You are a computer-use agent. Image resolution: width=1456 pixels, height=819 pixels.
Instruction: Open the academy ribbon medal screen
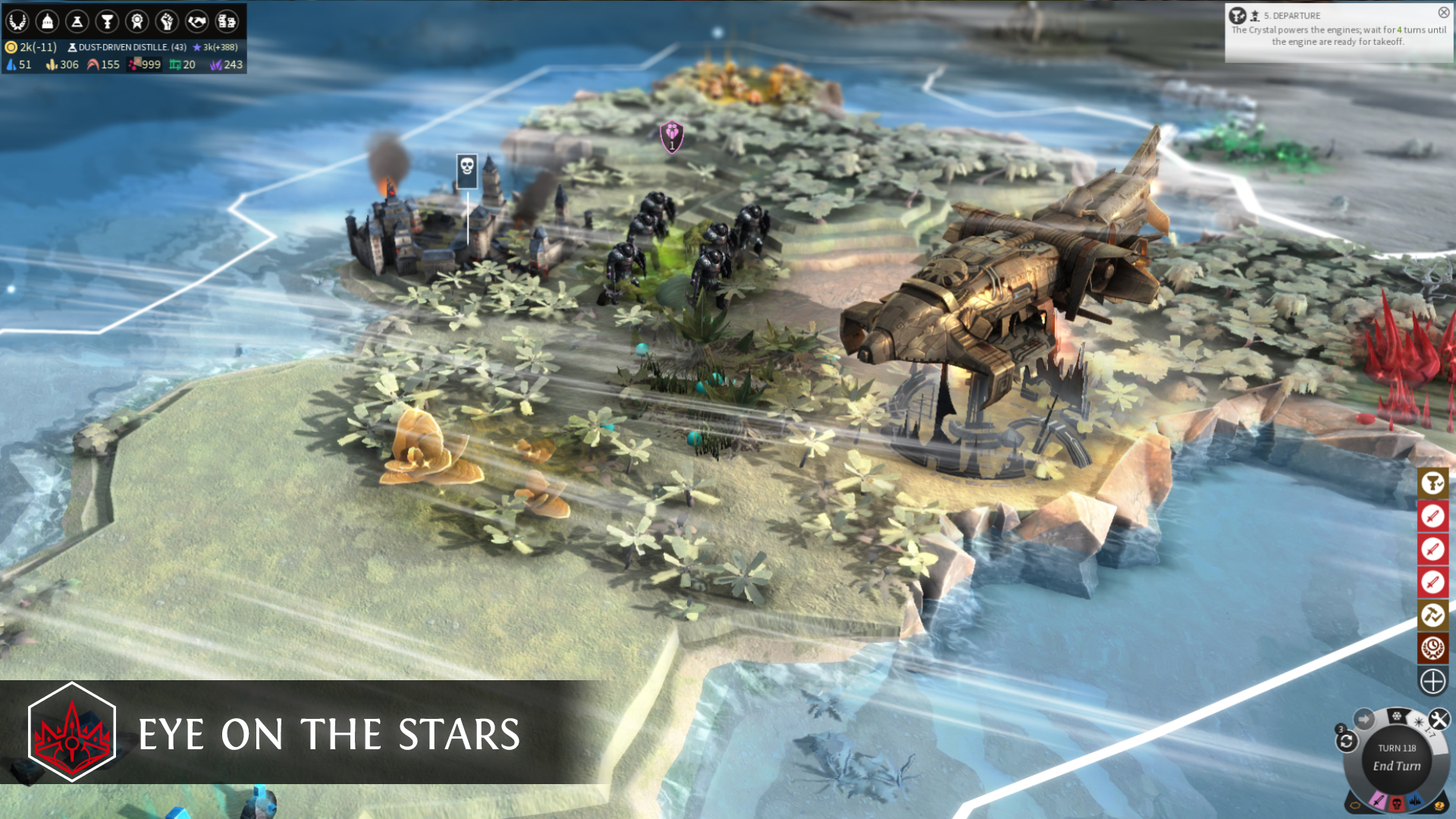(x=137, y=21)
